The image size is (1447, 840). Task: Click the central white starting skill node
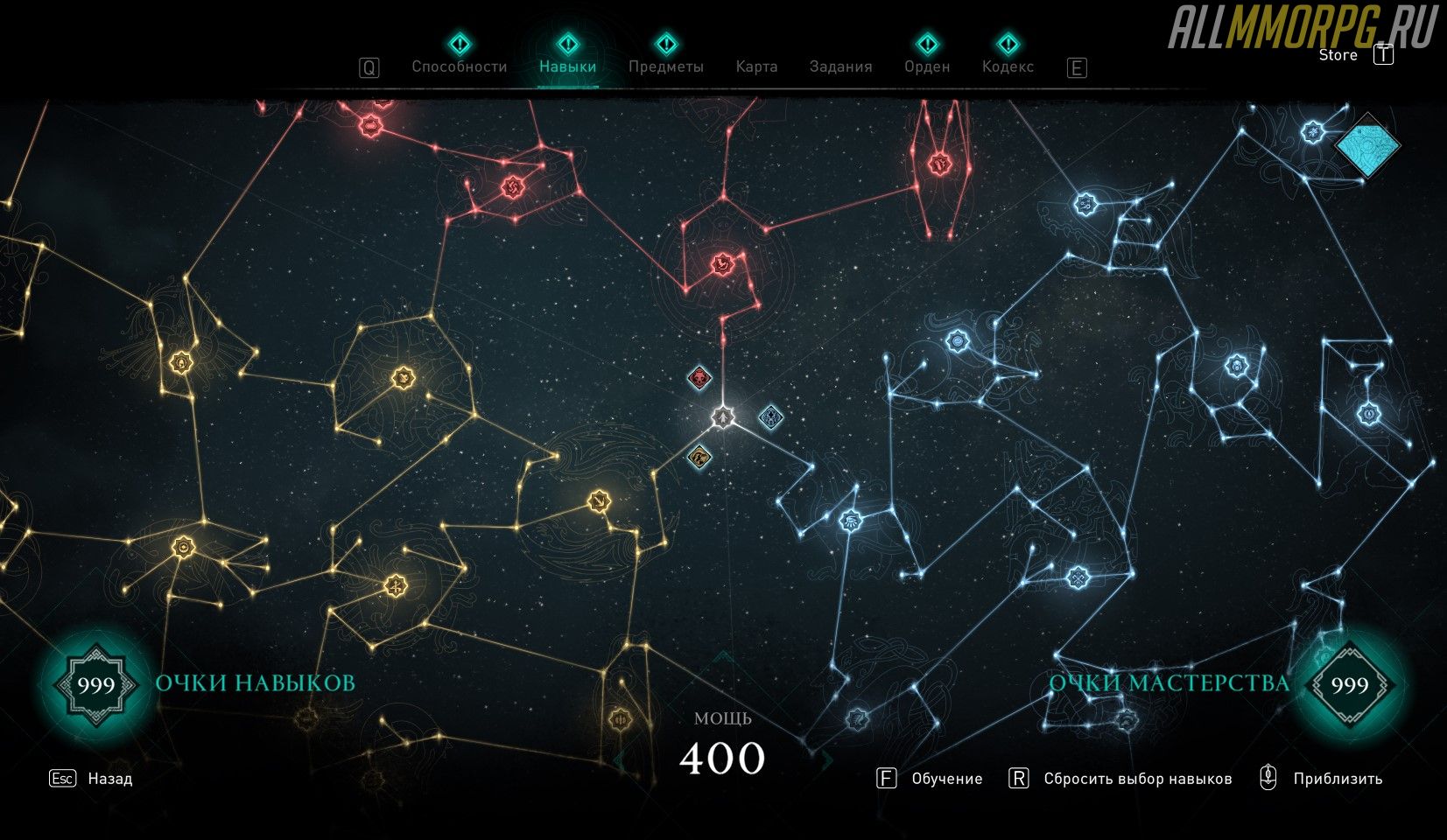[723, 417]
